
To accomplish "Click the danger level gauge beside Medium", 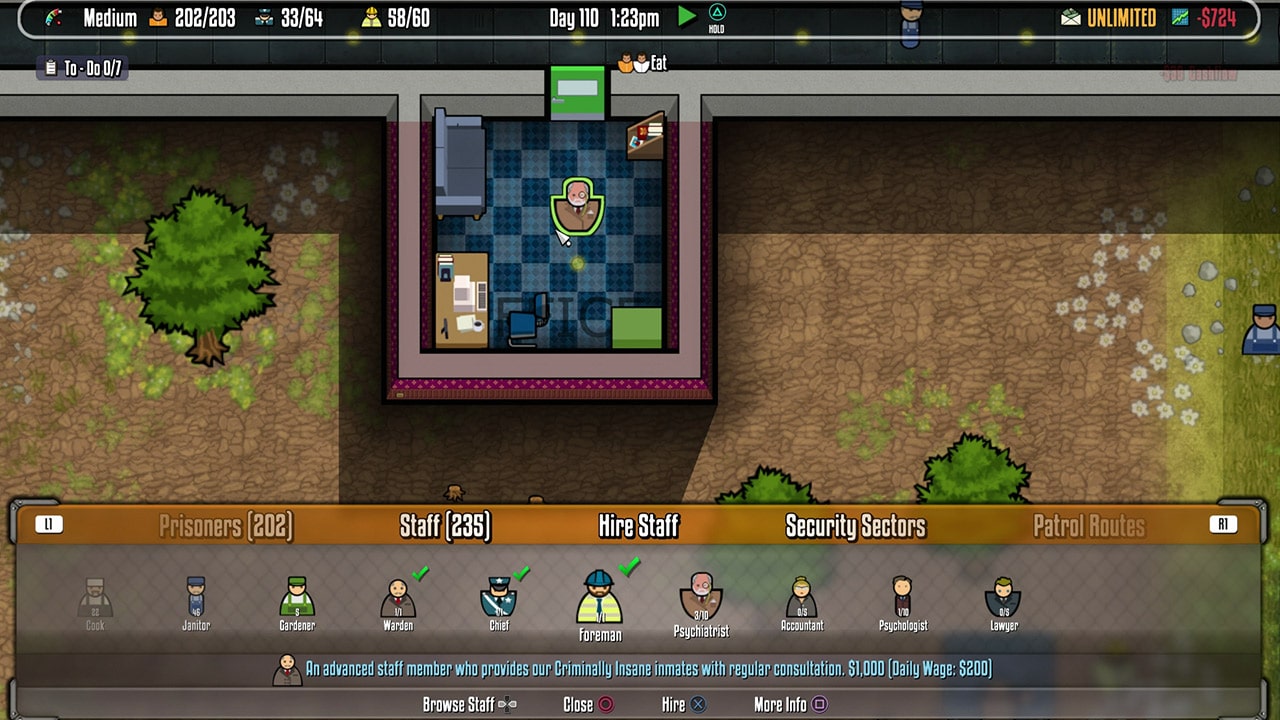I will (55, 16).
